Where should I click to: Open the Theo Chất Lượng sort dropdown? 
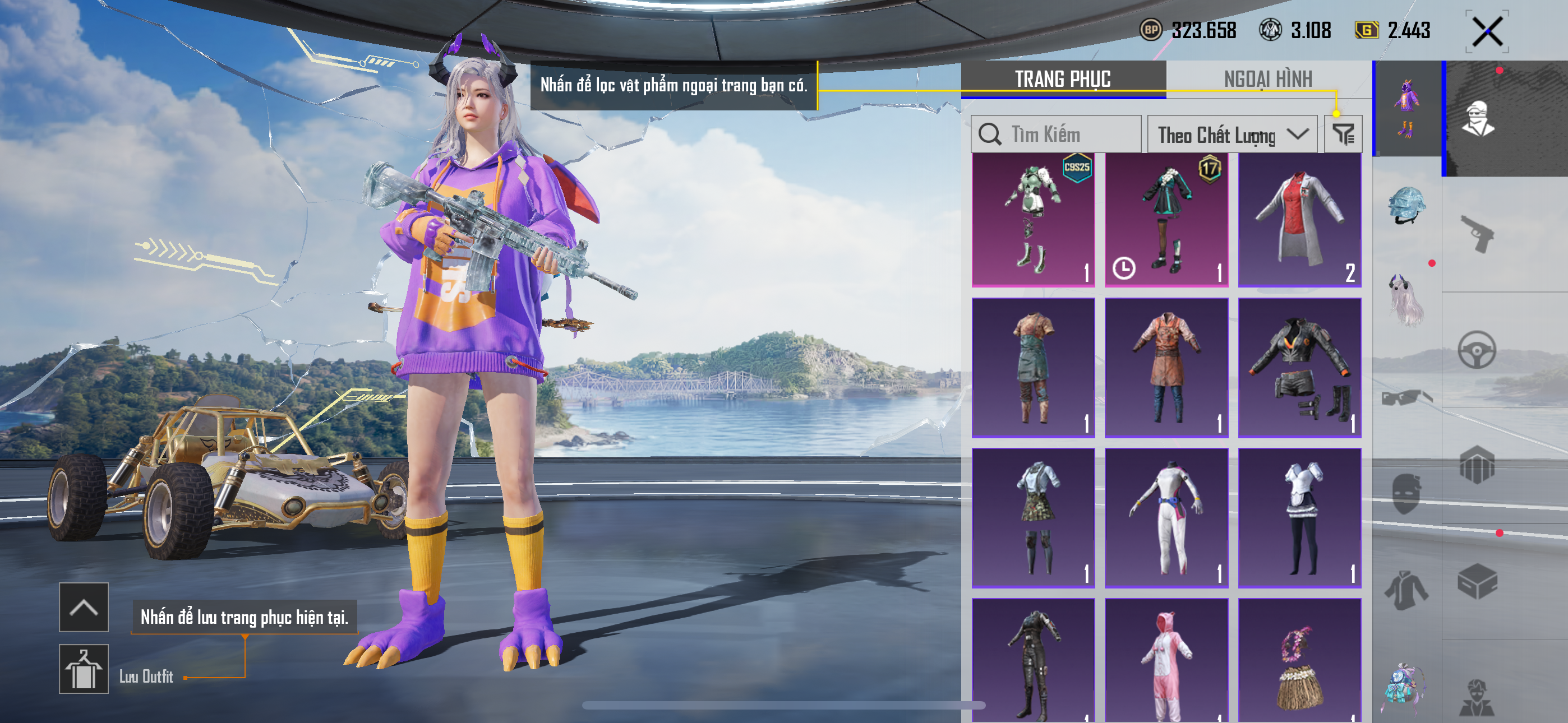pyautogui.click(x=1232, y=135)
